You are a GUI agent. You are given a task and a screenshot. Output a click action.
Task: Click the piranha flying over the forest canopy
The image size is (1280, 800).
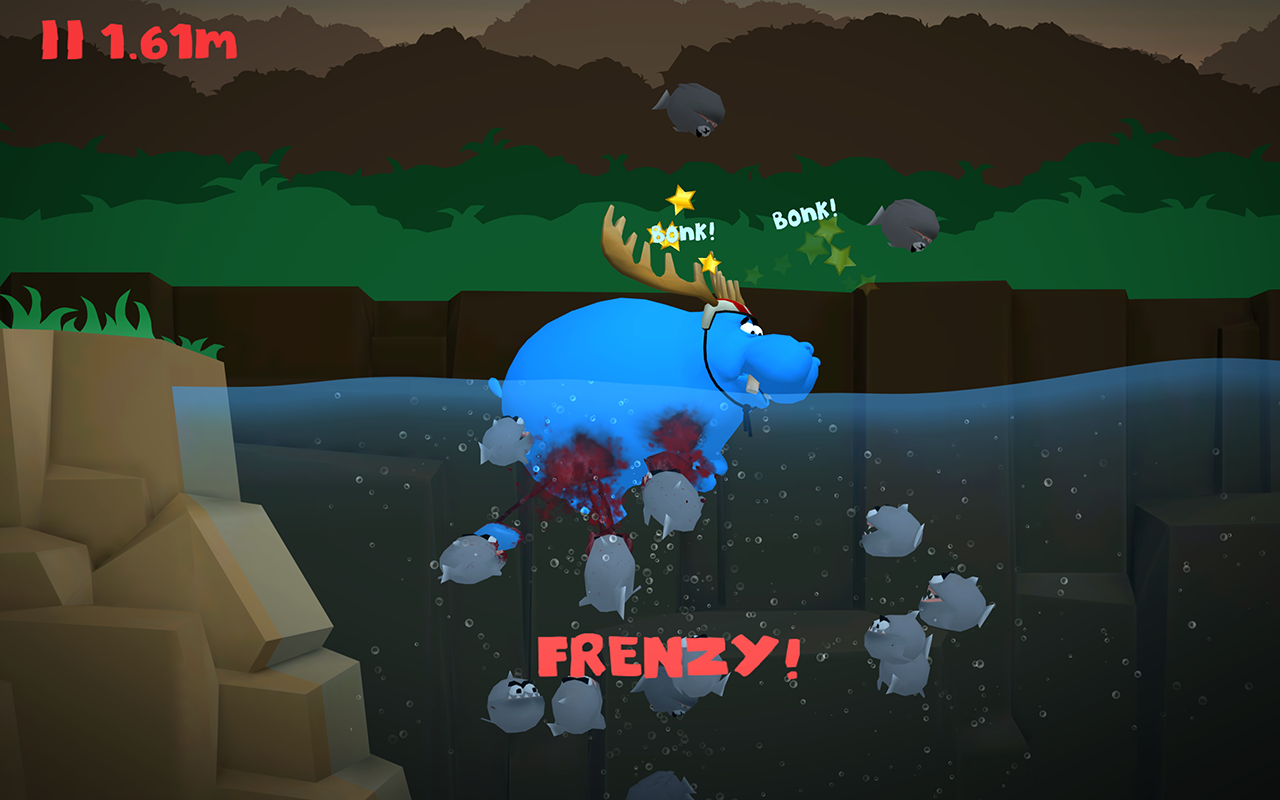[x=690, y=107]
